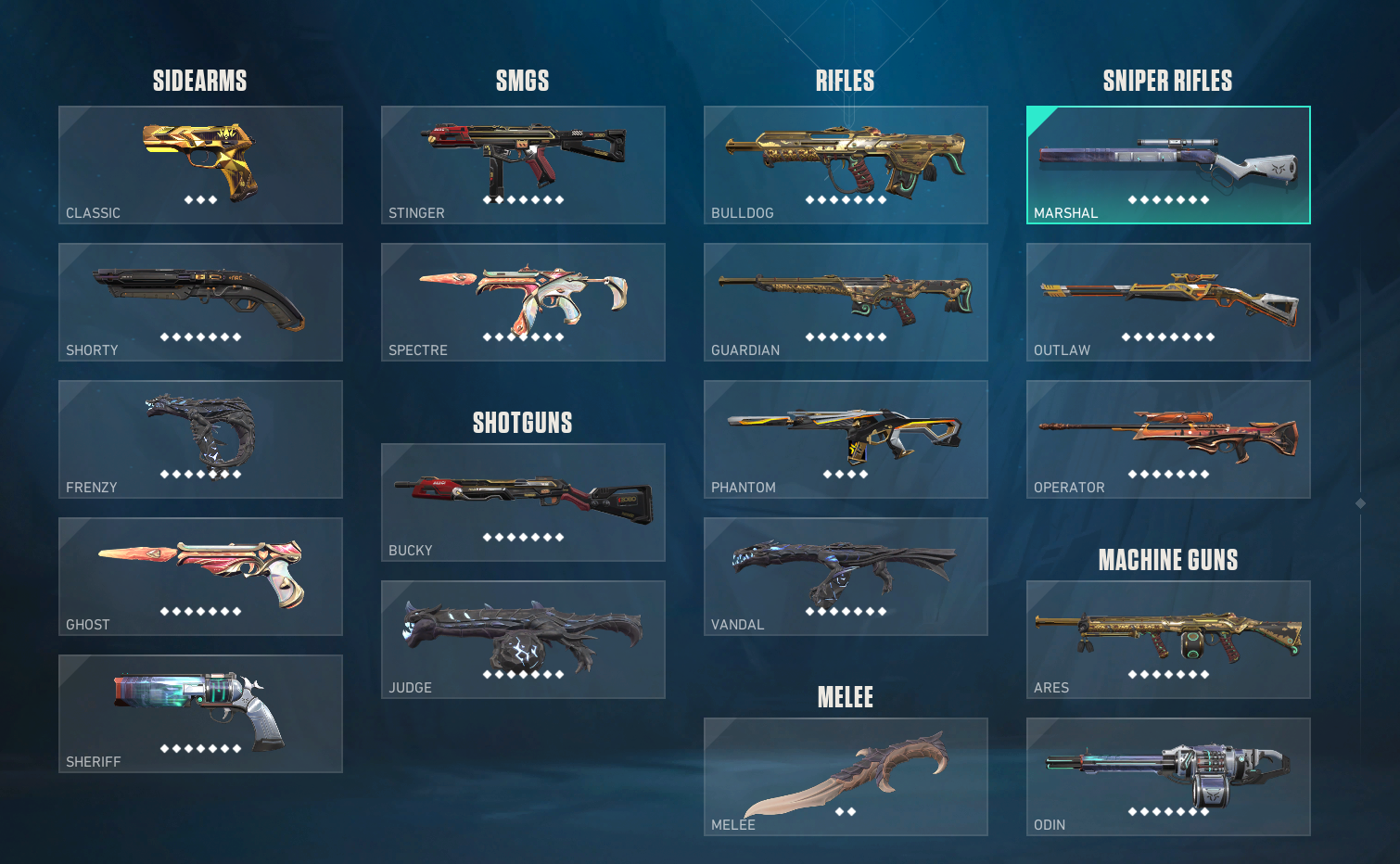Open the Melee knife tile
The width and height of the screenshot is (1400, 864).
coord(846,777)
